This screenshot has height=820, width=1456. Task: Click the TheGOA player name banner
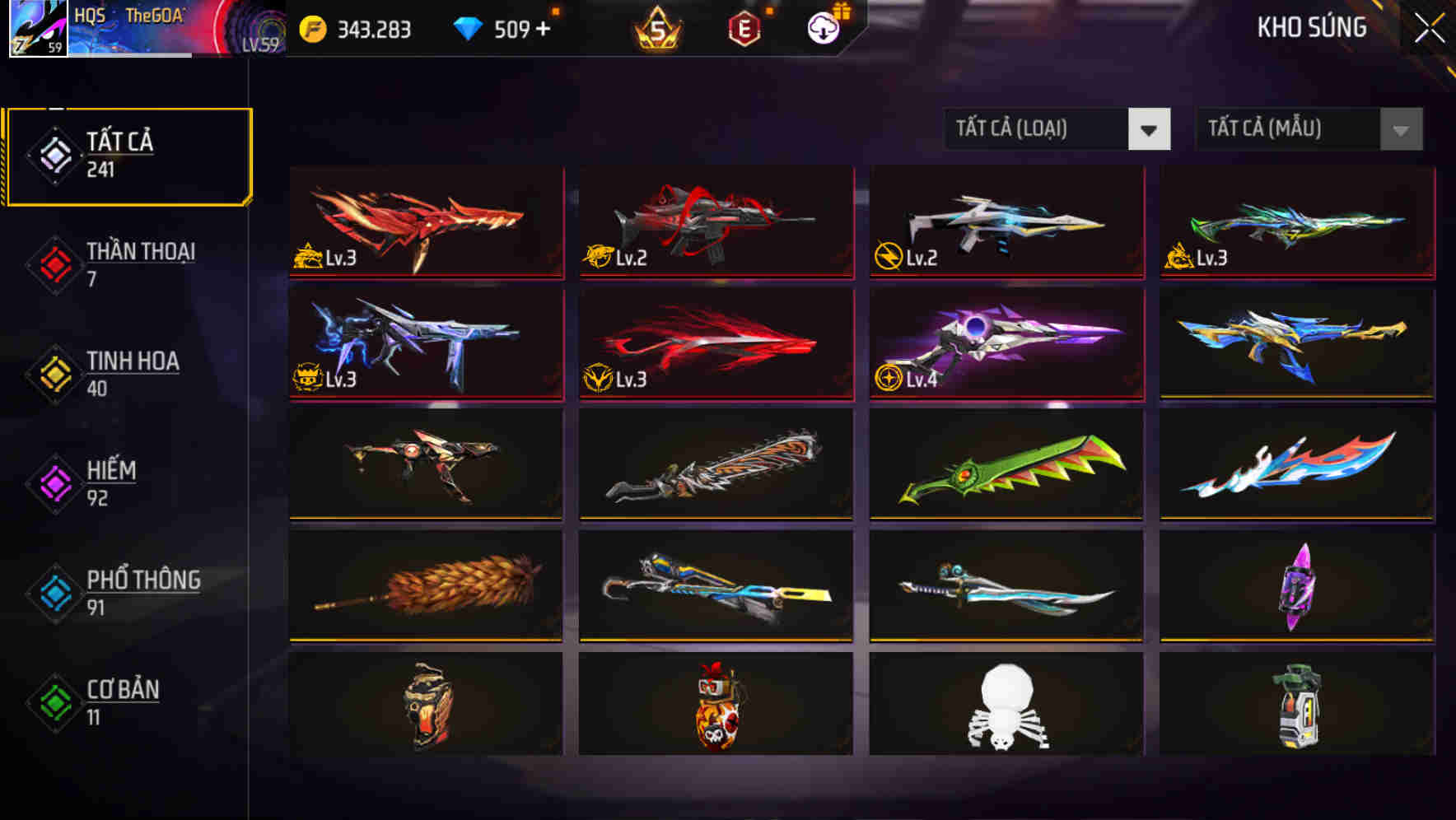tap(156, 16)
